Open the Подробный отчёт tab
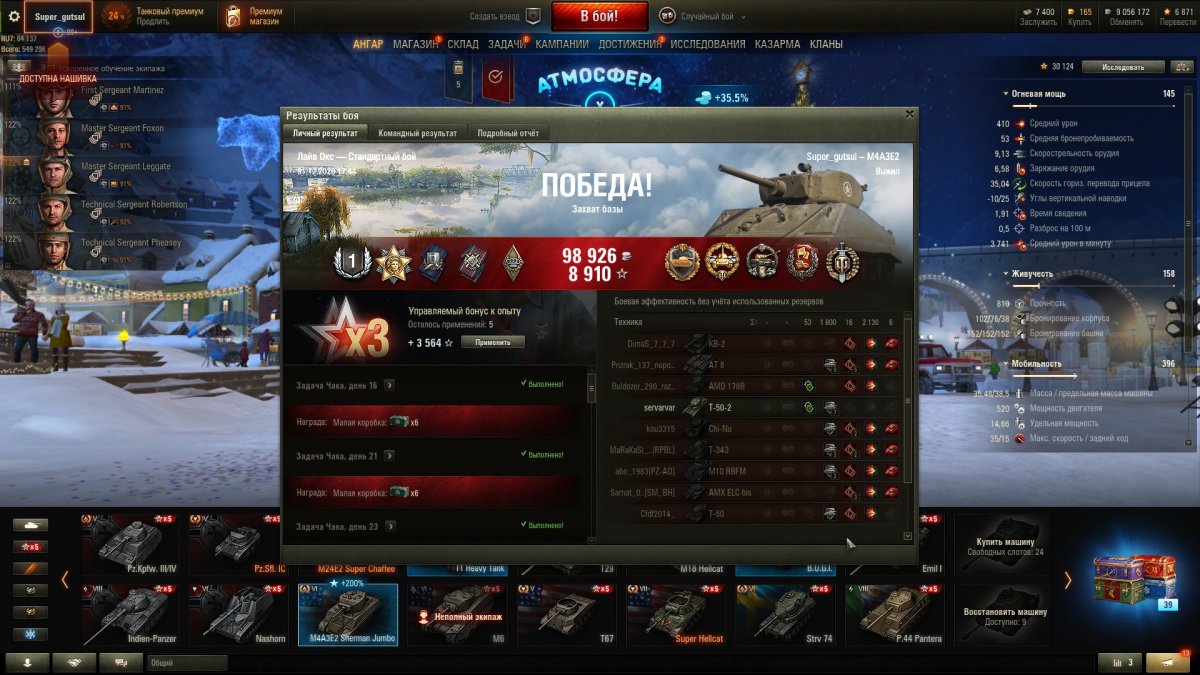The height and width of the screenshot is (675, 1200). [x=507, y=133]
